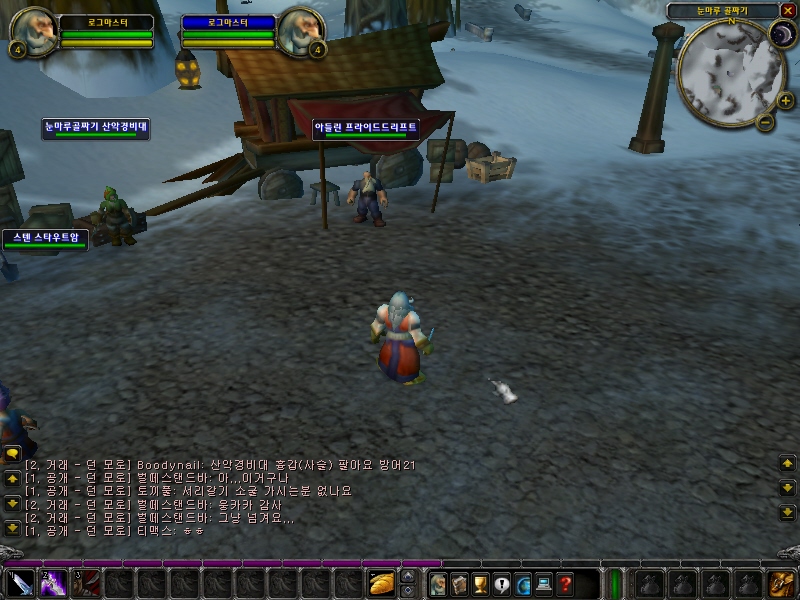Viewport: 800px width, 600px height.
Task: Zoom out the minimap with the minus button
Action: click(x=765, y=123)
